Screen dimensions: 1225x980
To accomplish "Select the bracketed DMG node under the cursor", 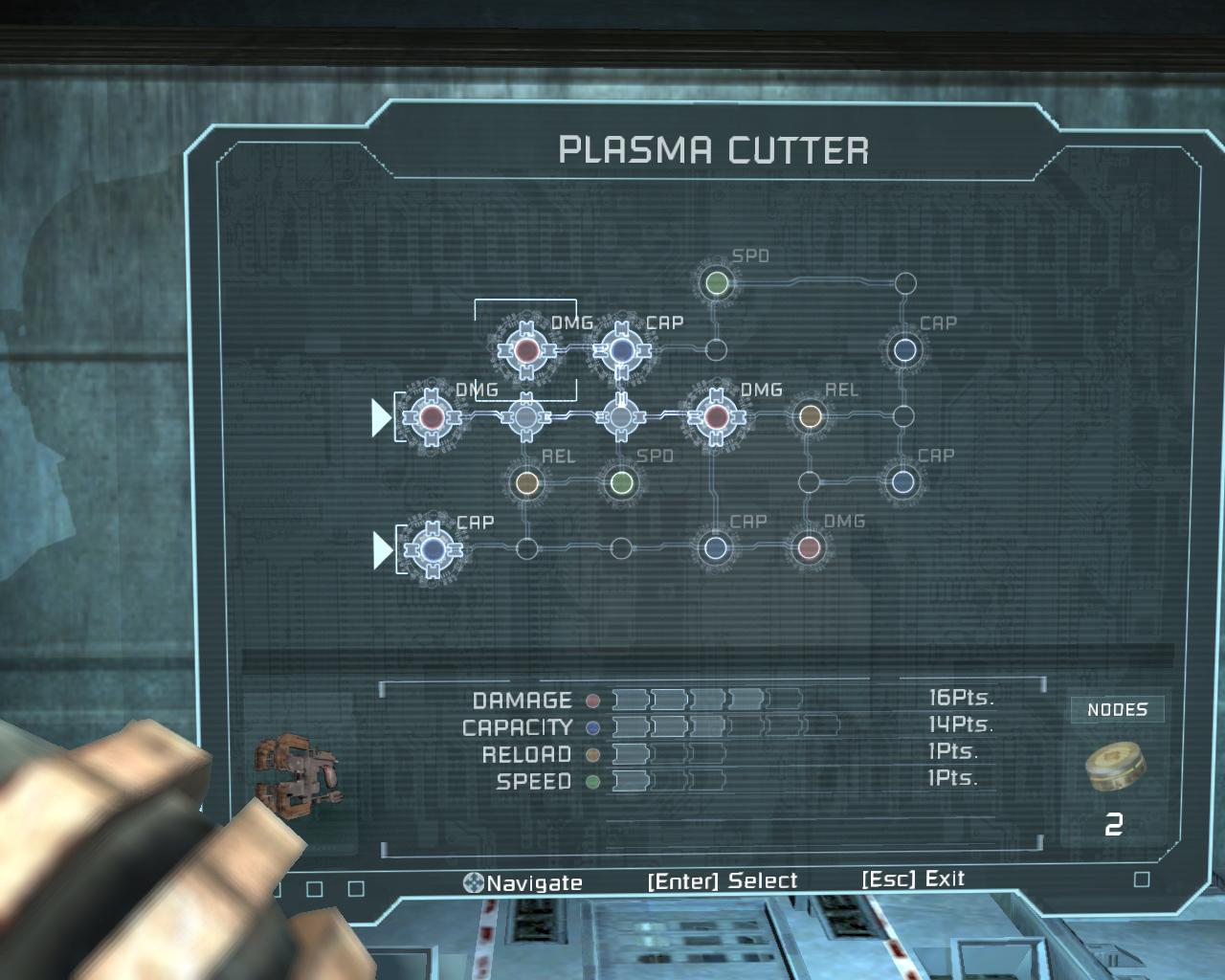I will pos(525,351).
